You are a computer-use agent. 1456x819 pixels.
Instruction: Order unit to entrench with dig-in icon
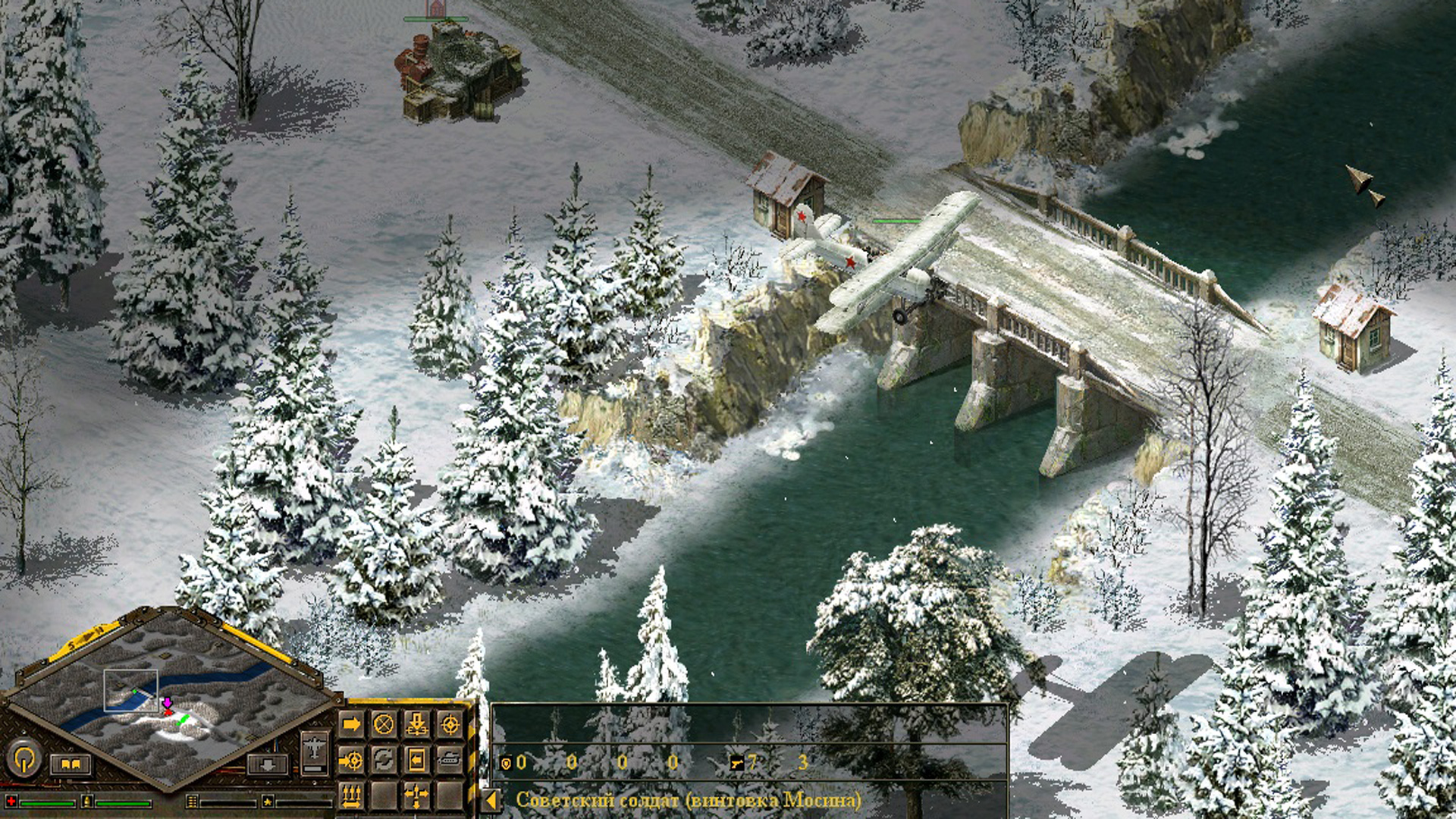click(417, 723)
